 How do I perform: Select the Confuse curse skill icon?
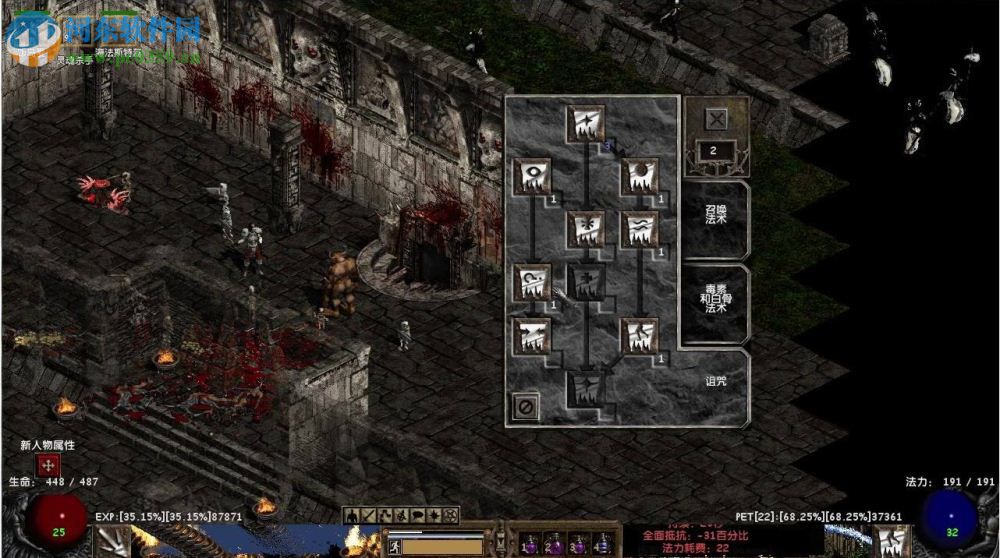click(532, 283)
